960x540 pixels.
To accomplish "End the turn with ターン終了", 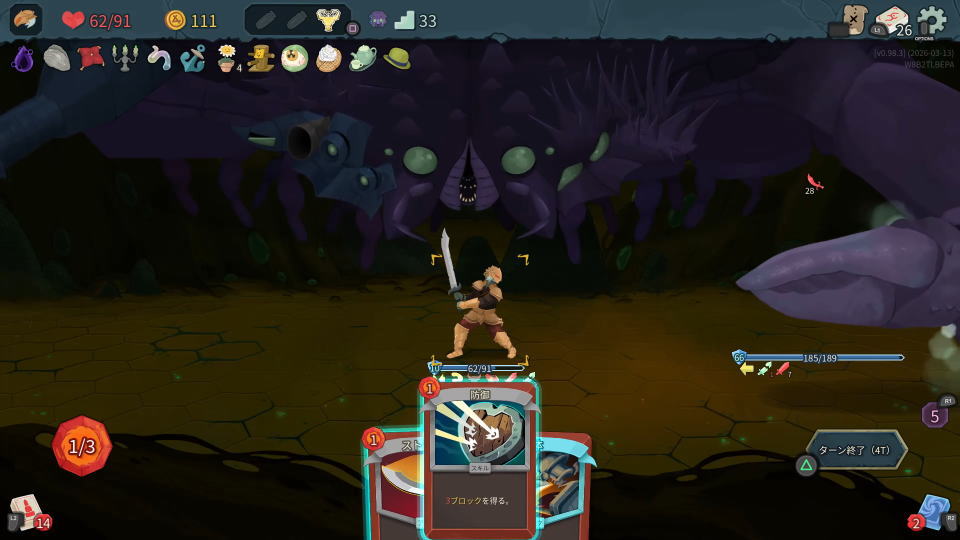I will click(857, 450).
